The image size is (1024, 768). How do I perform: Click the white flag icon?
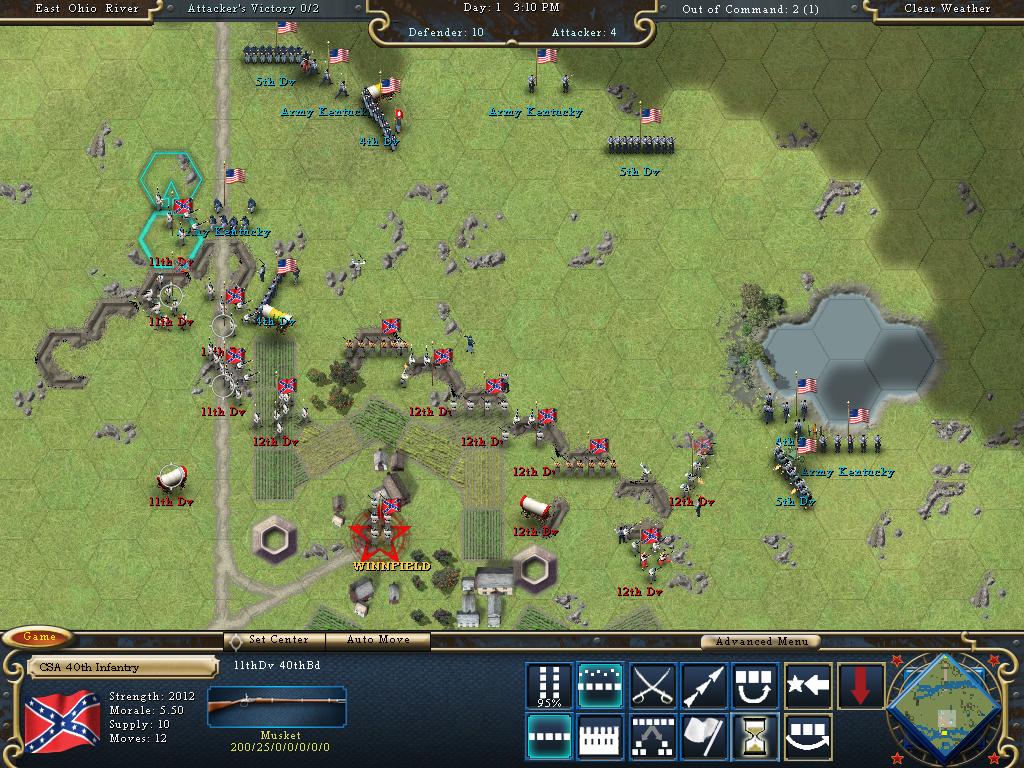click(x=704, y=737)
